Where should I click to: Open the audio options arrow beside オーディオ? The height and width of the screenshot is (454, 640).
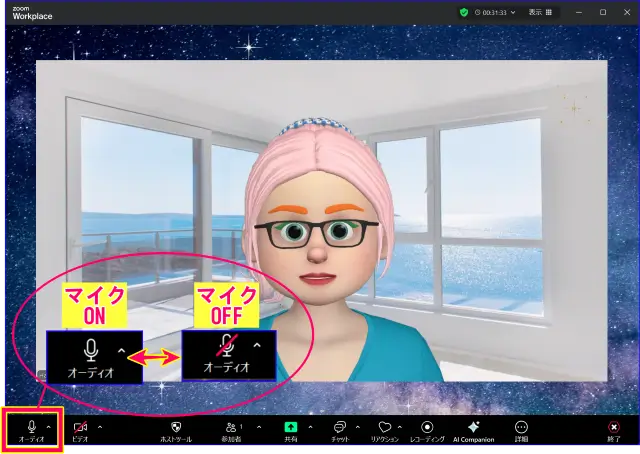[x=48, y=426]
